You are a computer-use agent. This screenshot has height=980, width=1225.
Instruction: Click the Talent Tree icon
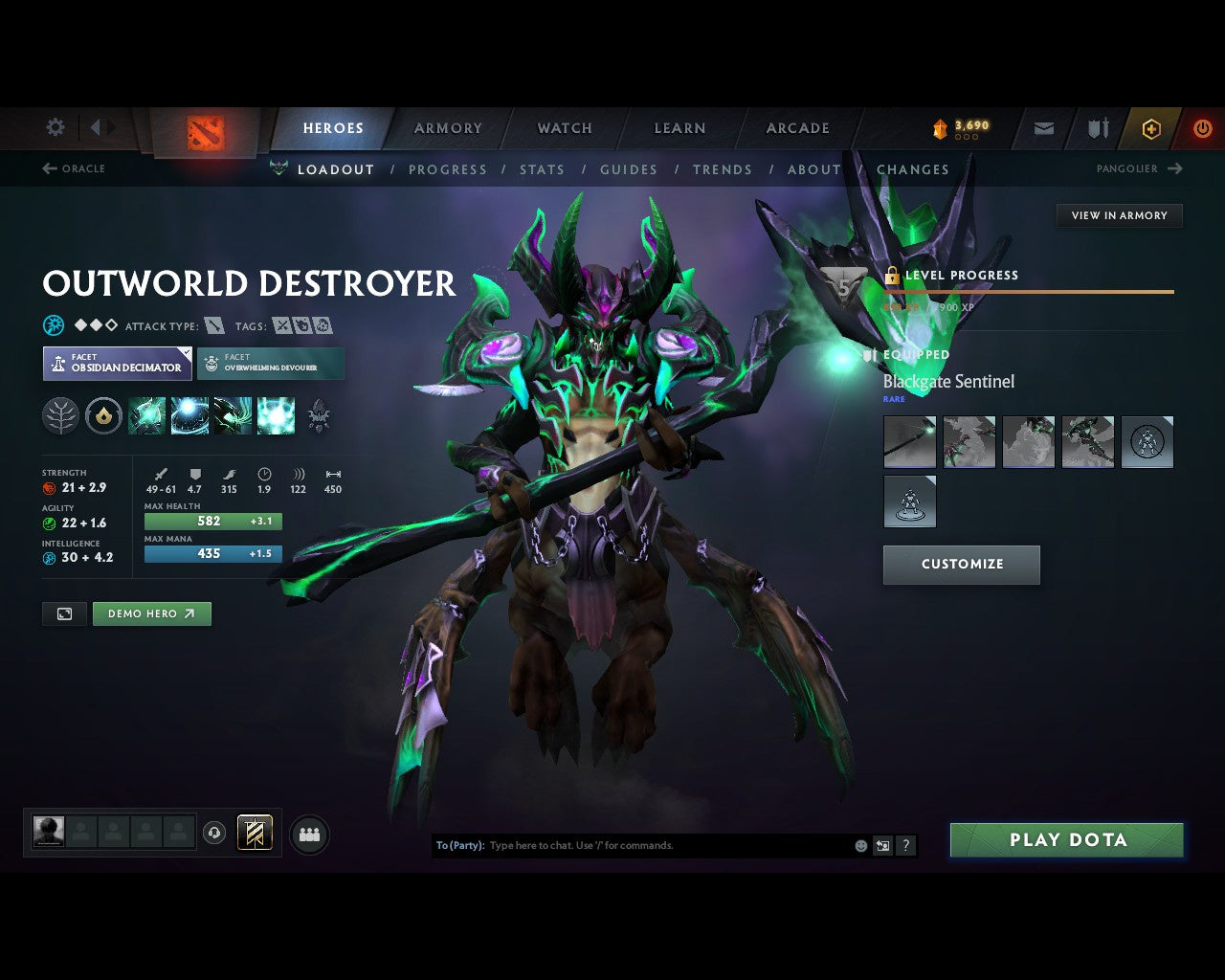60,415
